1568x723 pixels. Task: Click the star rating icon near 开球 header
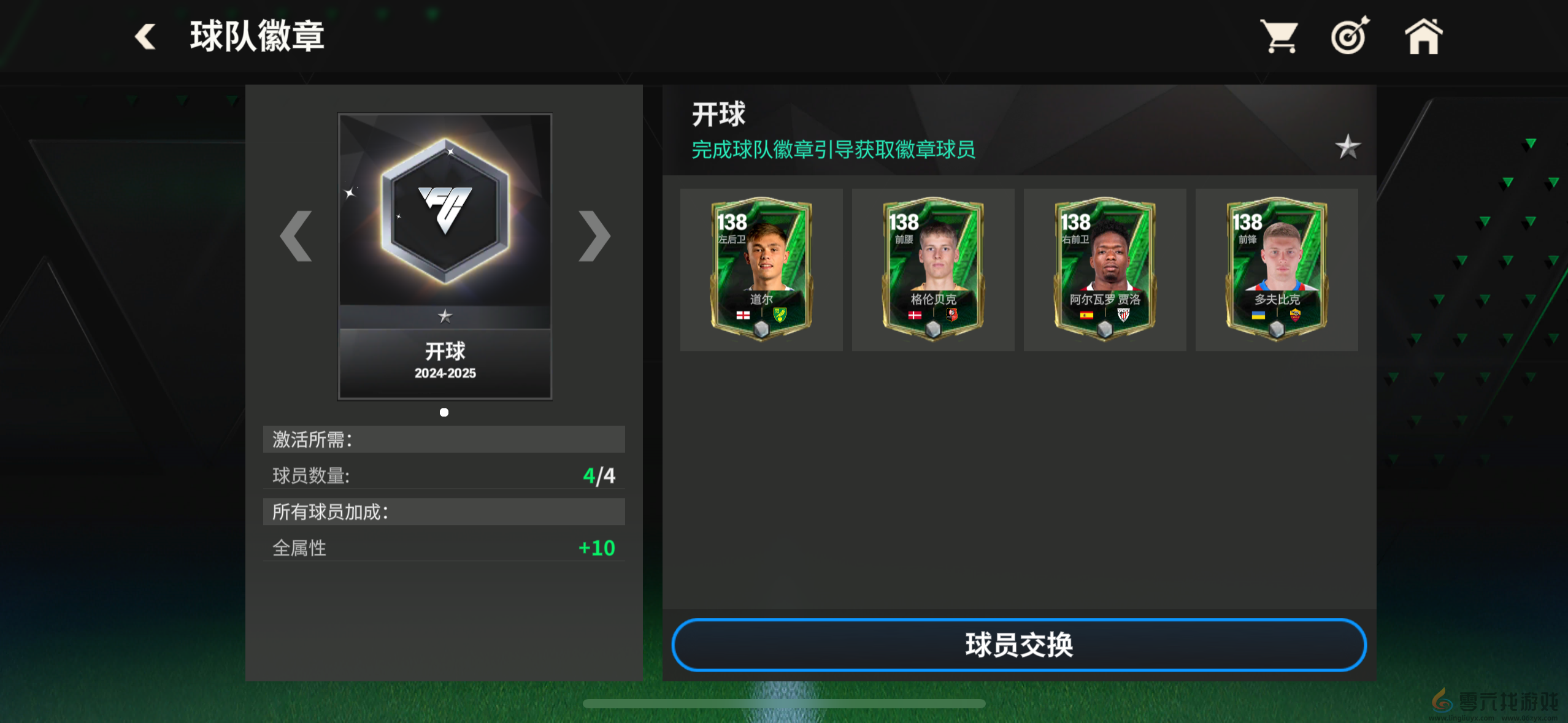(1348, 147)
